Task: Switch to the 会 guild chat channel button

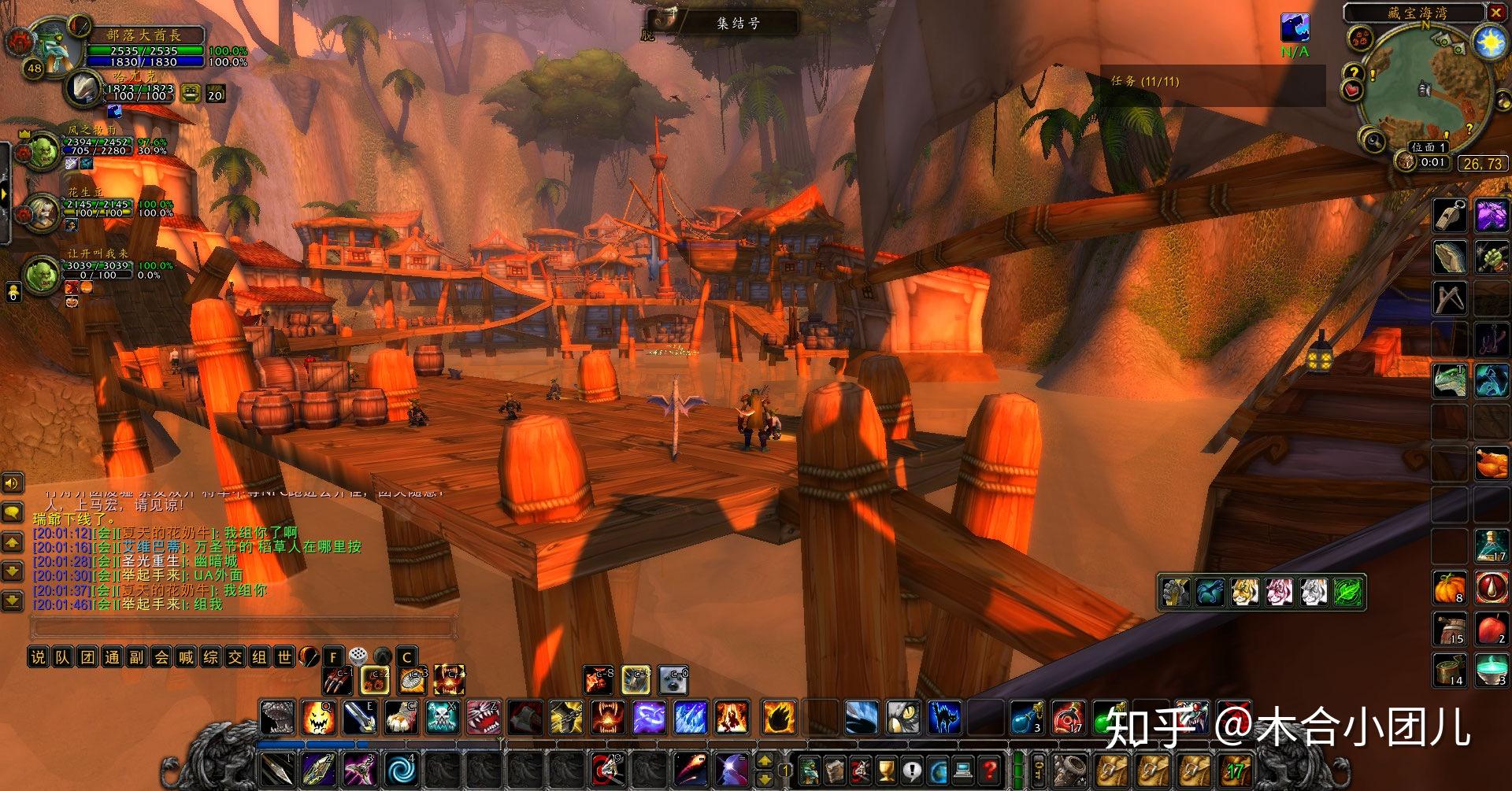Action: pyautogui.click(x=161, y=657)
